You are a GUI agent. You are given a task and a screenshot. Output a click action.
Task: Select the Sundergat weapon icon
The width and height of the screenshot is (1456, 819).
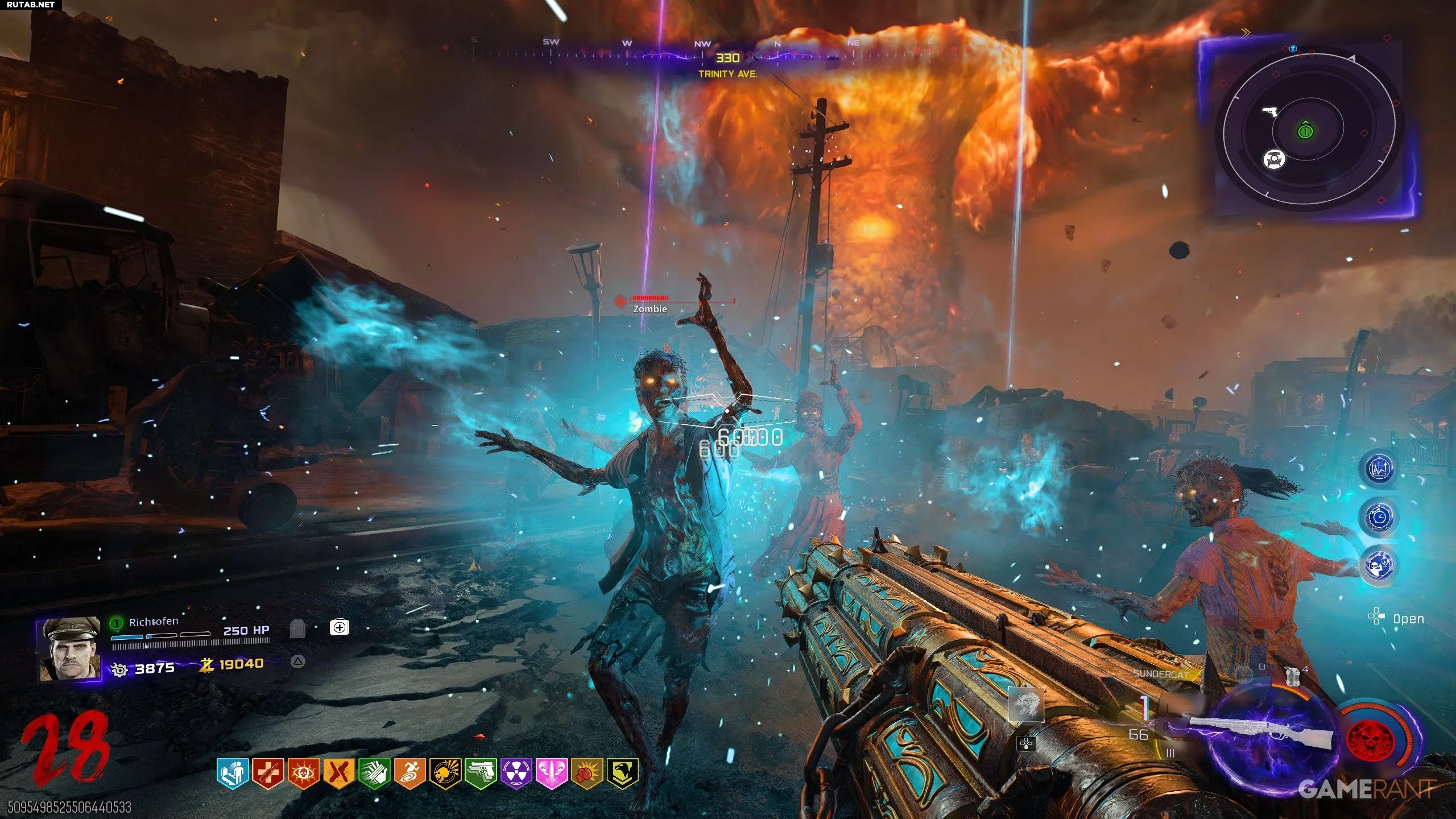pos(1260,734)
